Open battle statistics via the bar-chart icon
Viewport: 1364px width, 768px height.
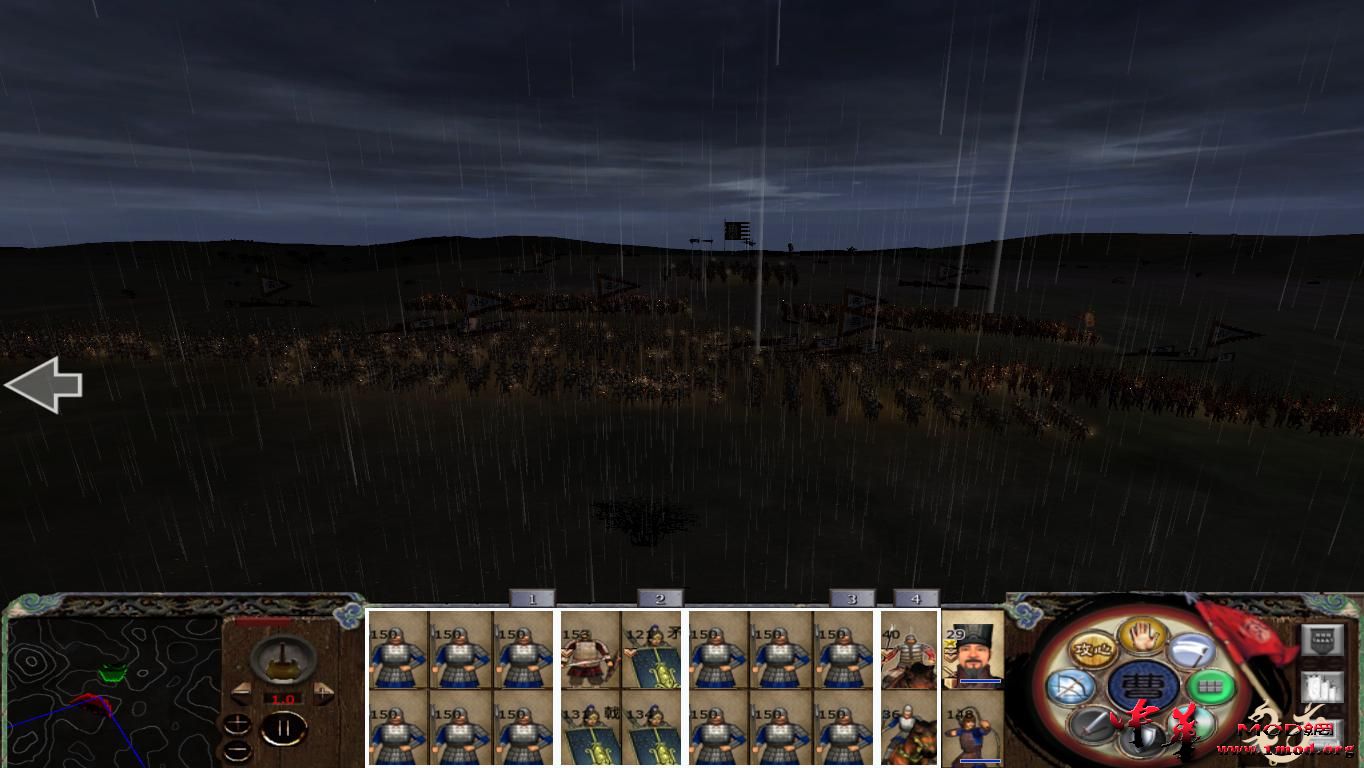[x=1322, y=687]
